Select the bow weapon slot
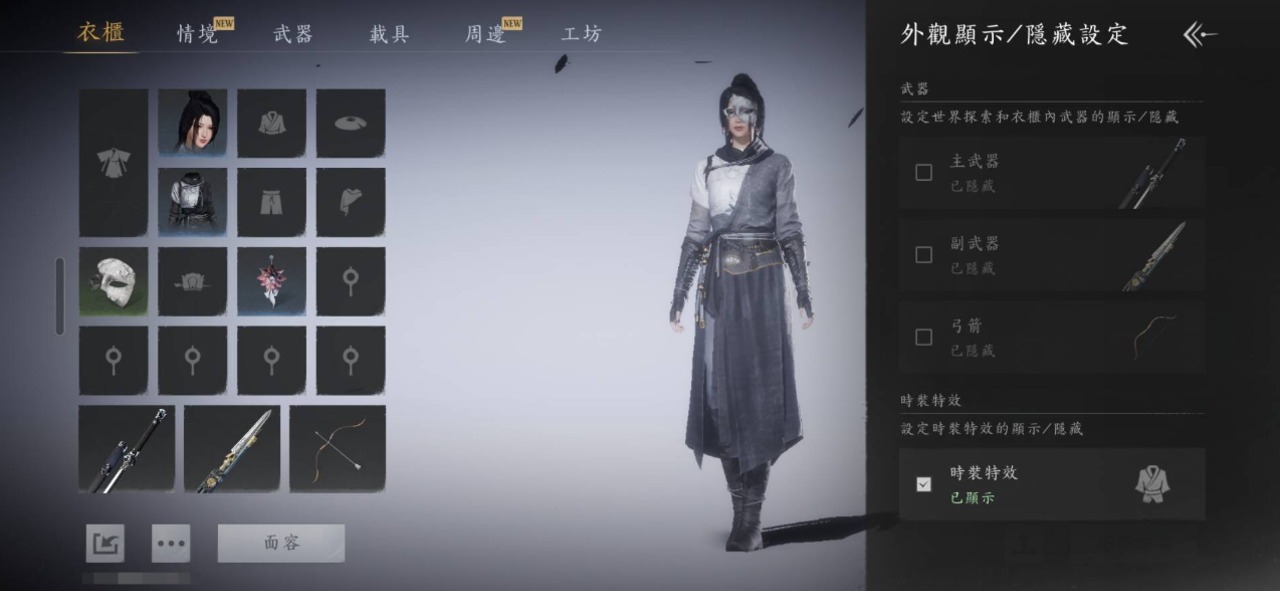 click(337, 448)
